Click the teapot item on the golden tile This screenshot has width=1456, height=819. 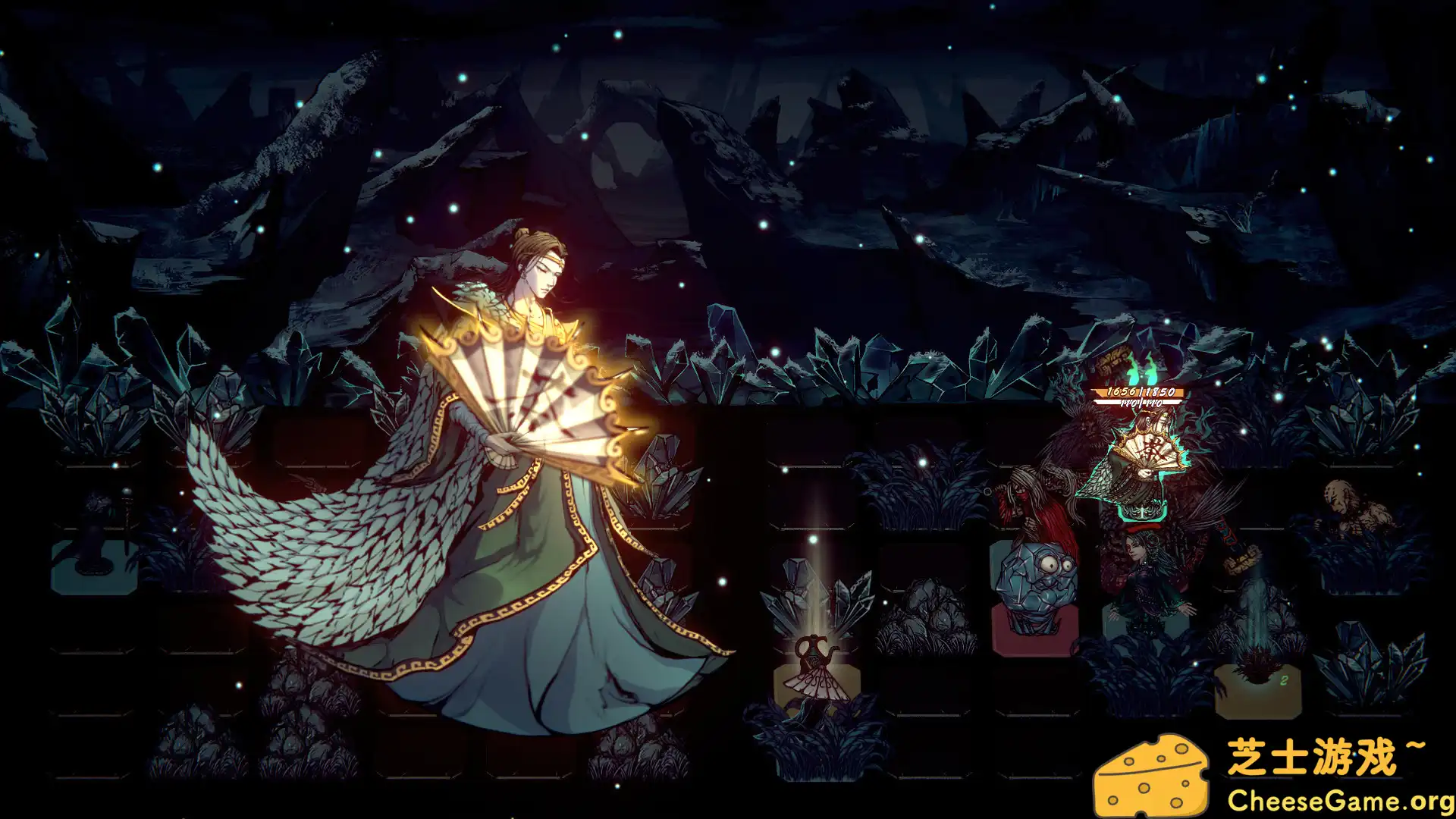click(813, 650)
